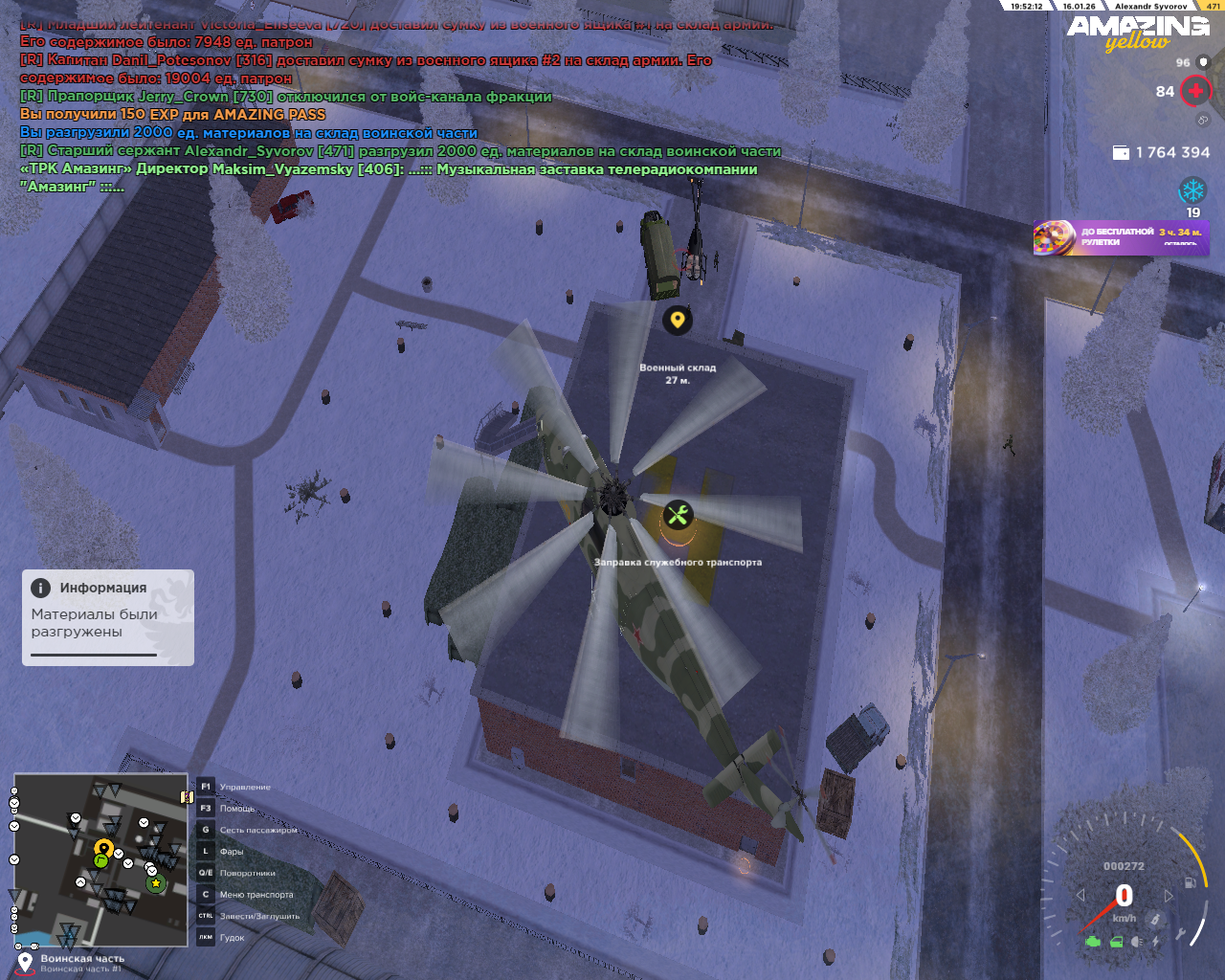Viewport: 1225px width, 980px height.
Task: Click the green car door indicator
Action: (1116, 942)
